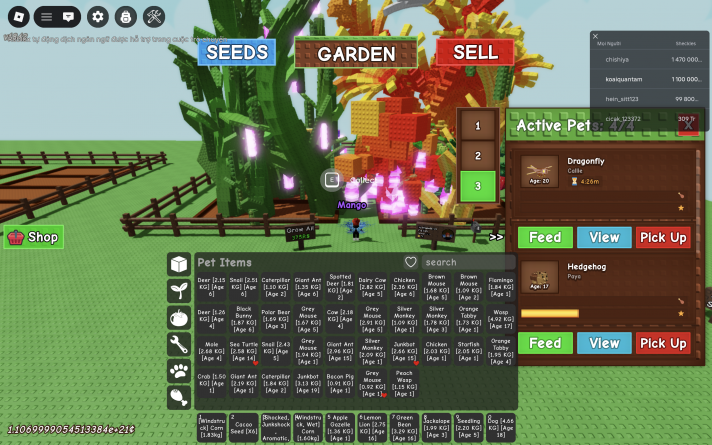712x445 pixels.
Task: Switch to pet loadout slot 1
Action: tap(478, 125)
